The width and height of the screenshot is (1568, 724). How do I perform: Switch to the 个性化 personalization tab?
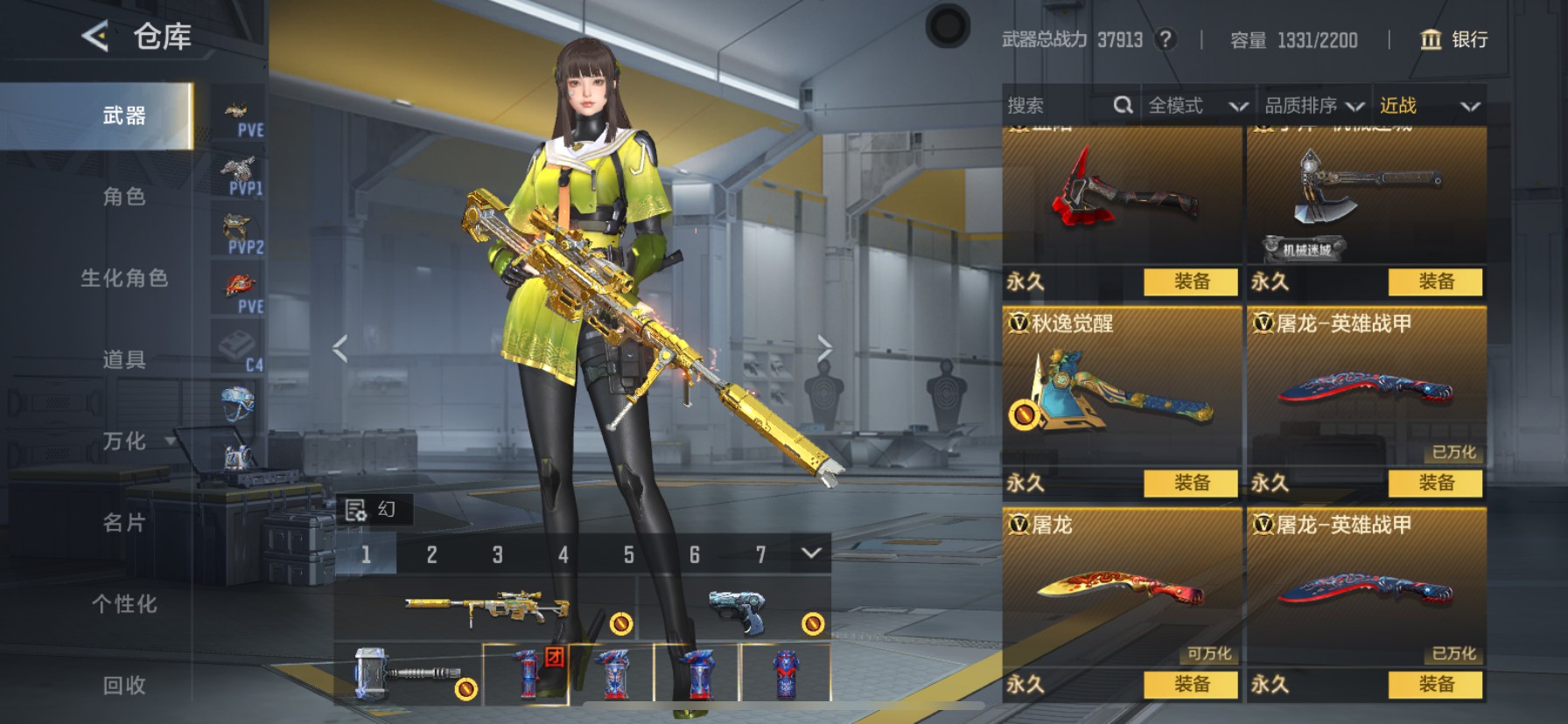point(124,604)
